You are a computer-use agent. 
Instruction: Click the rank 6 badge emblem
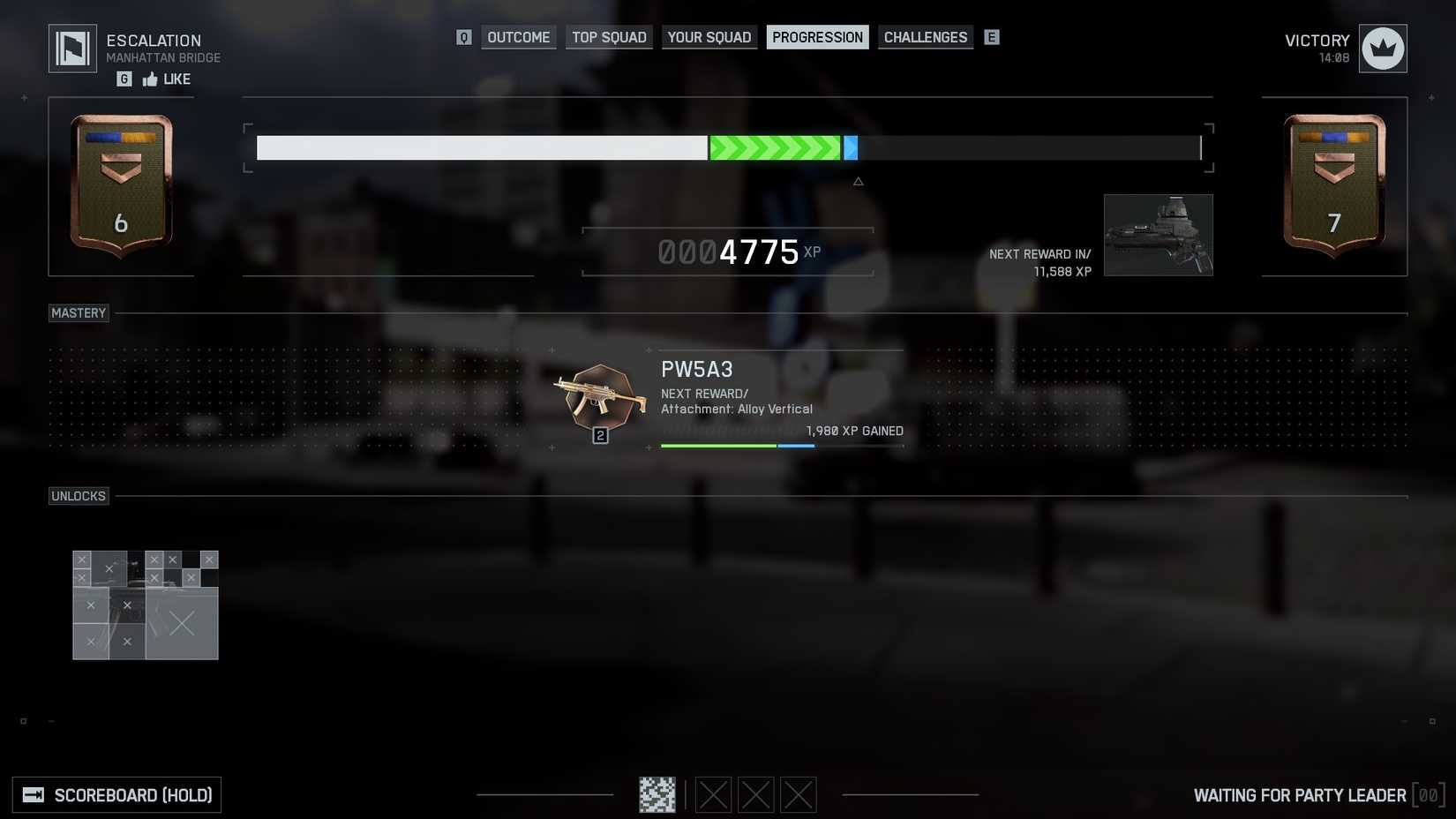[121, 185]
